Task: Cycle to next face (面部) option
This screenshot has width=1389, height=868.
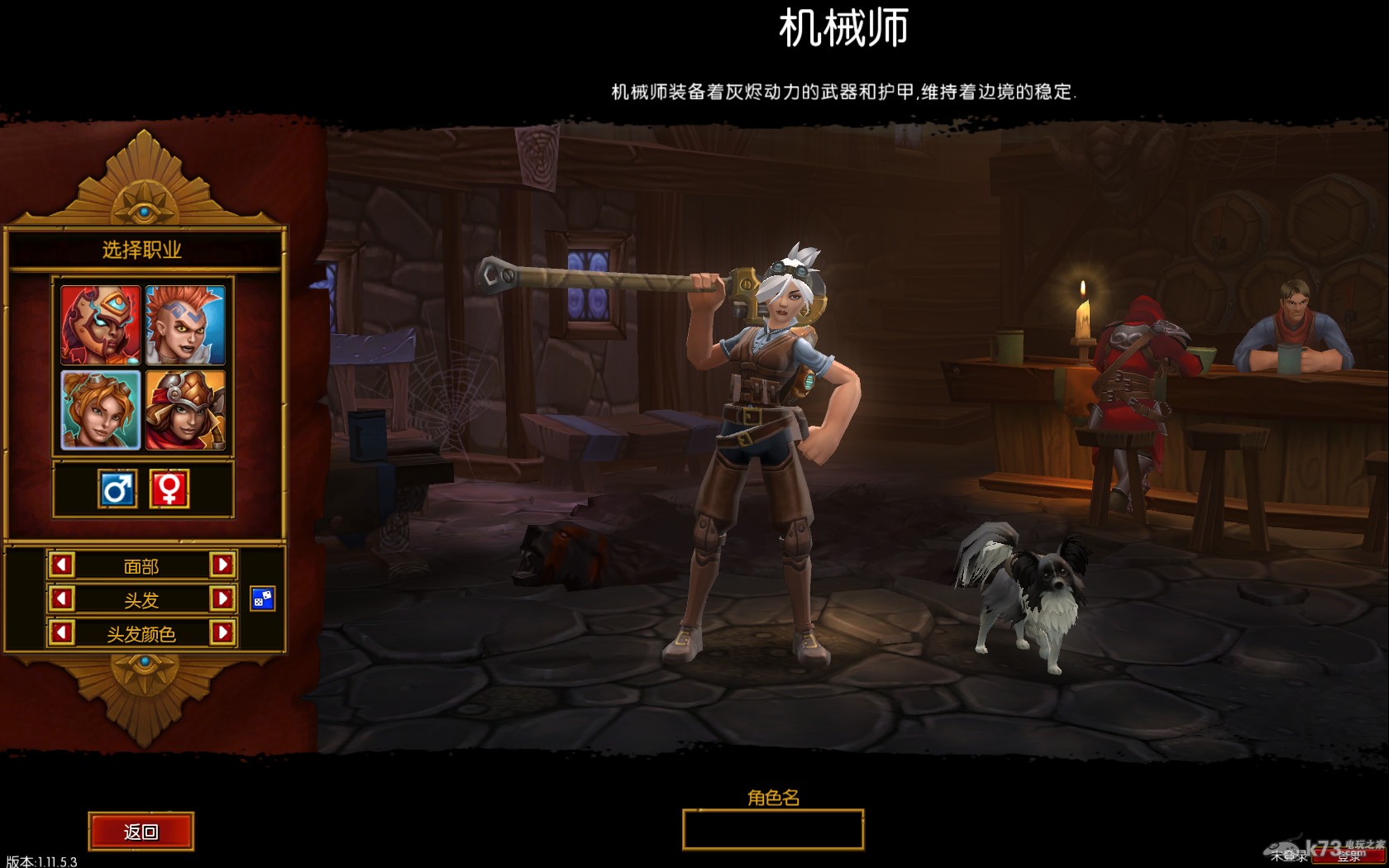Action: (222, 565)
